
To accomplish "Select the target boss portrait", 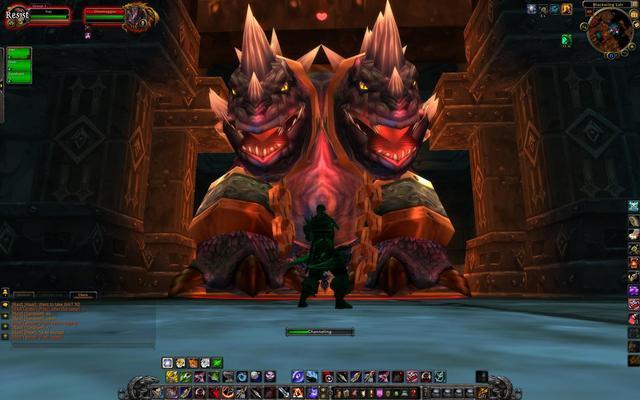I will click(137, 16).
